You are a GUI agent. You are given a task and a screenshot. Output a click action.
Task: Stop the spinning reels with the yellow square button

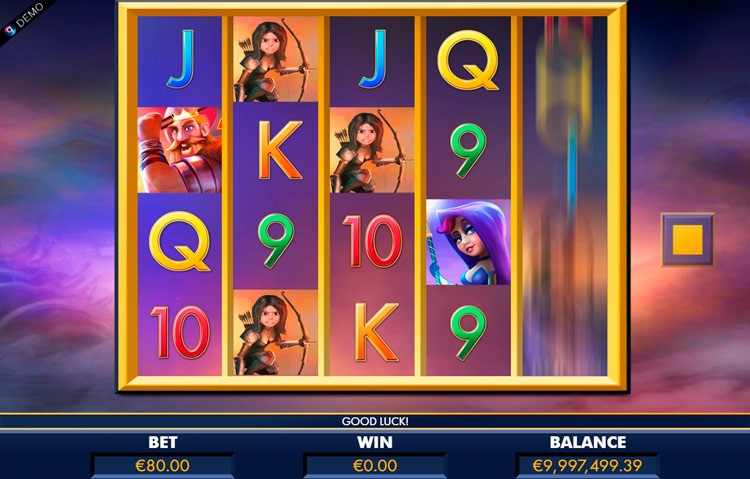click(687, 239)
